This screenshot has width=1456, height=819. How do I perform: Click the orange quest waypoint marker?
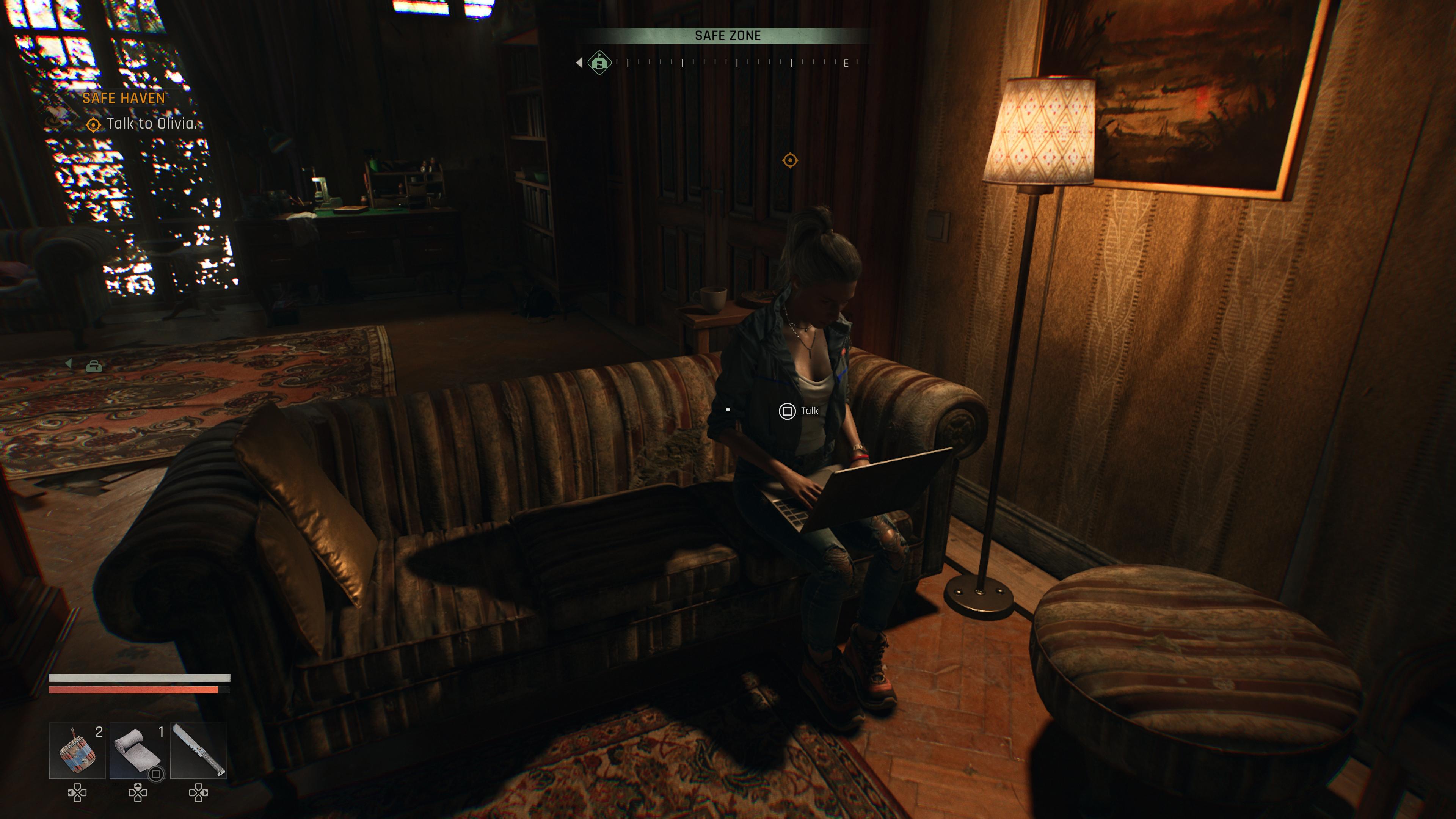(x=789, y=160)
